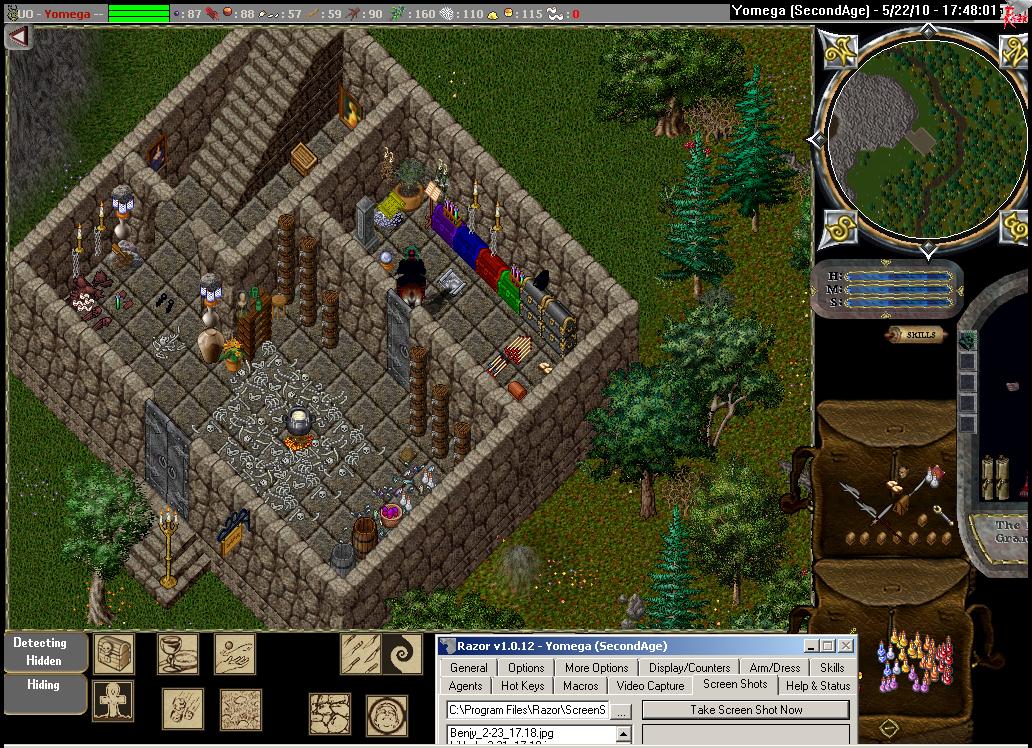Click the arrow button at top-left of game view
Screen dimensions: 1032x748
click(x=19, y=37)
